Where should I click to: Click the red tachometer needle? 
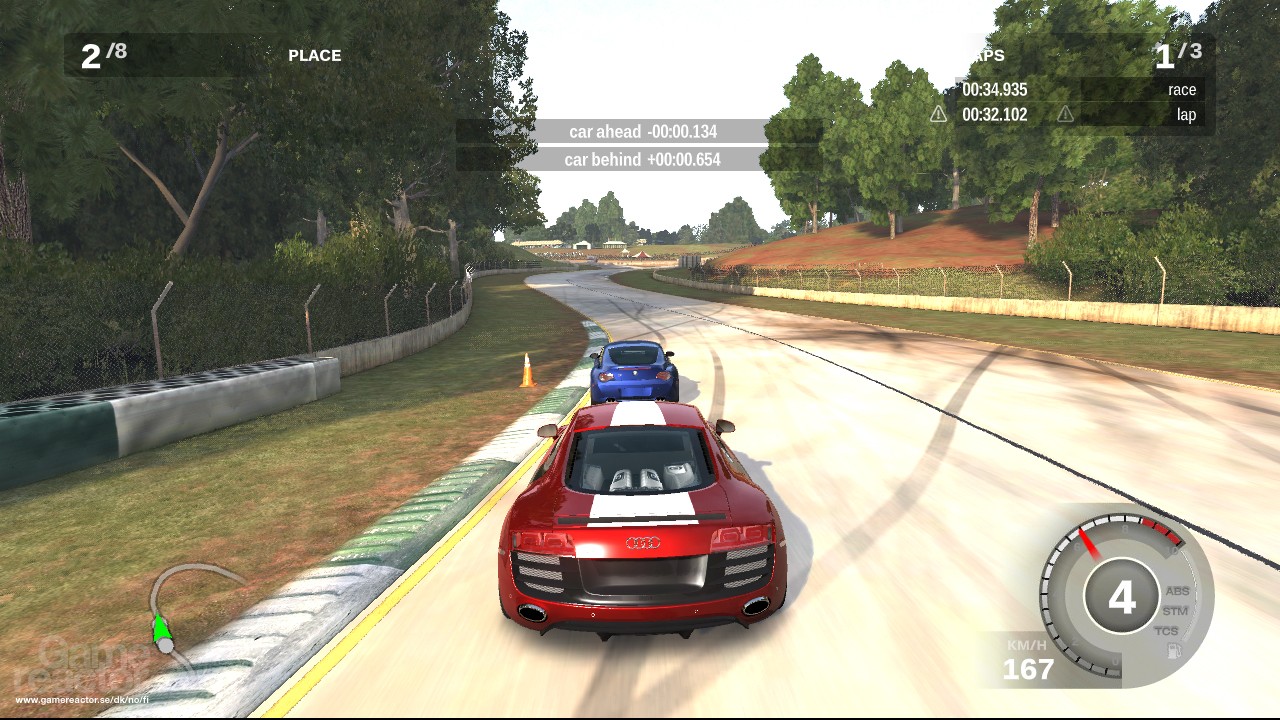pos(1088,542)
